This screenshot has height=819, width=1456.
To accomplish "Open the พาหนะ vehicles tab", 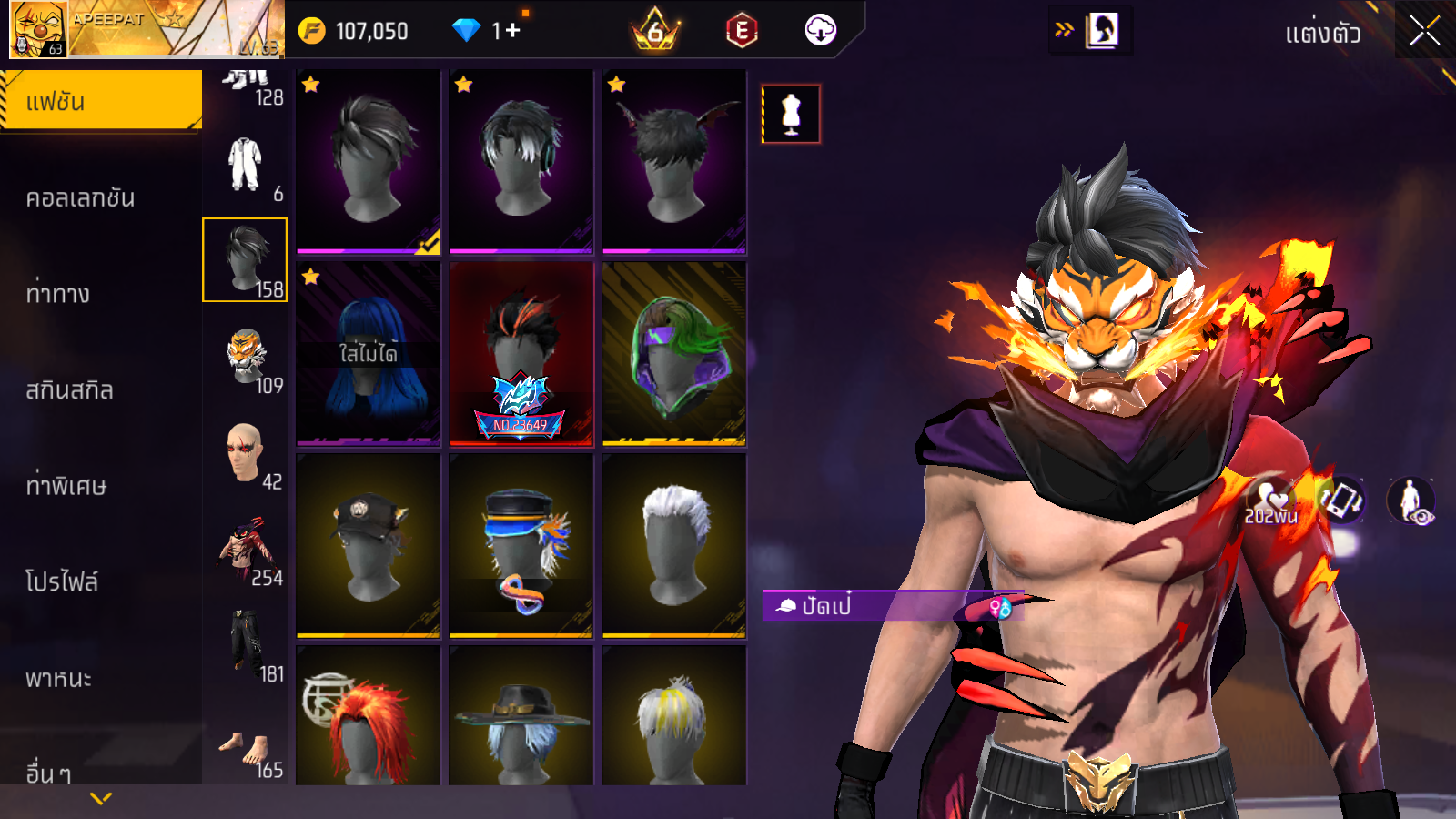I will click(x=58, y=678).
